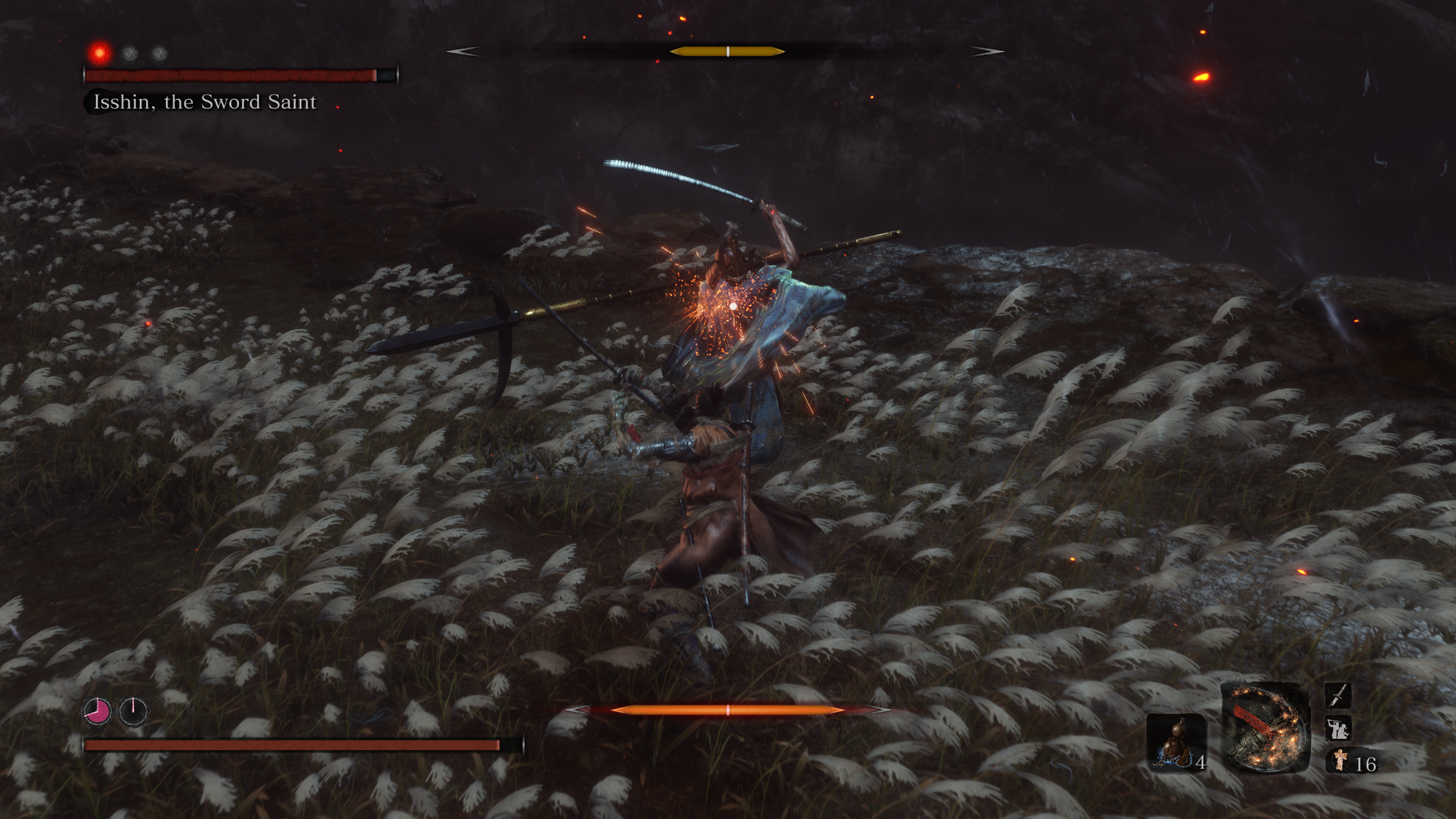Select the sword combat art icon
Viewport: 1456px width, 819px height.
point(1338,695)
